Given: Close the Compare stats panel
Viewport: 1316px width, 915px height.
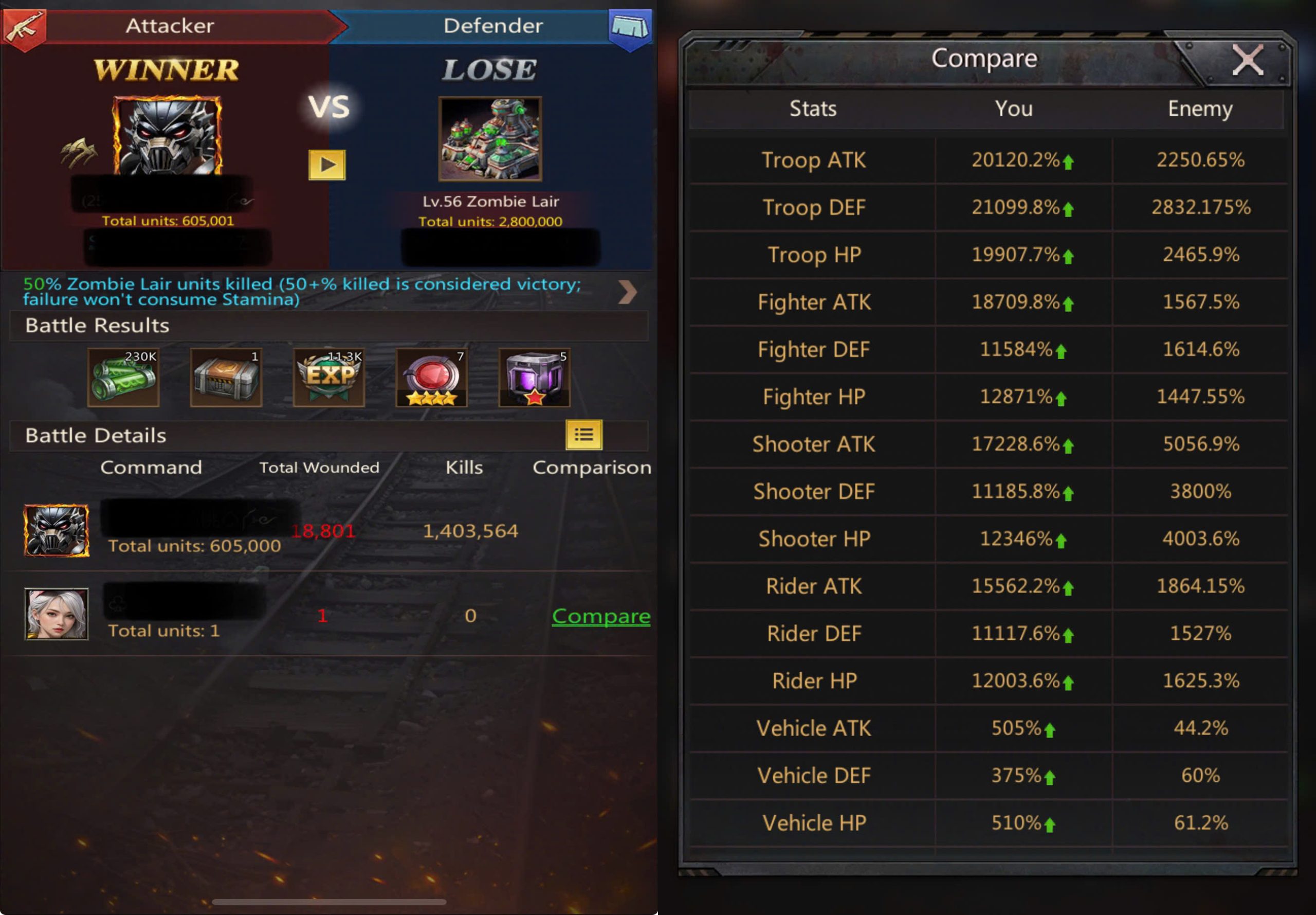Looking at the screenshot, I should [1247, 60].
